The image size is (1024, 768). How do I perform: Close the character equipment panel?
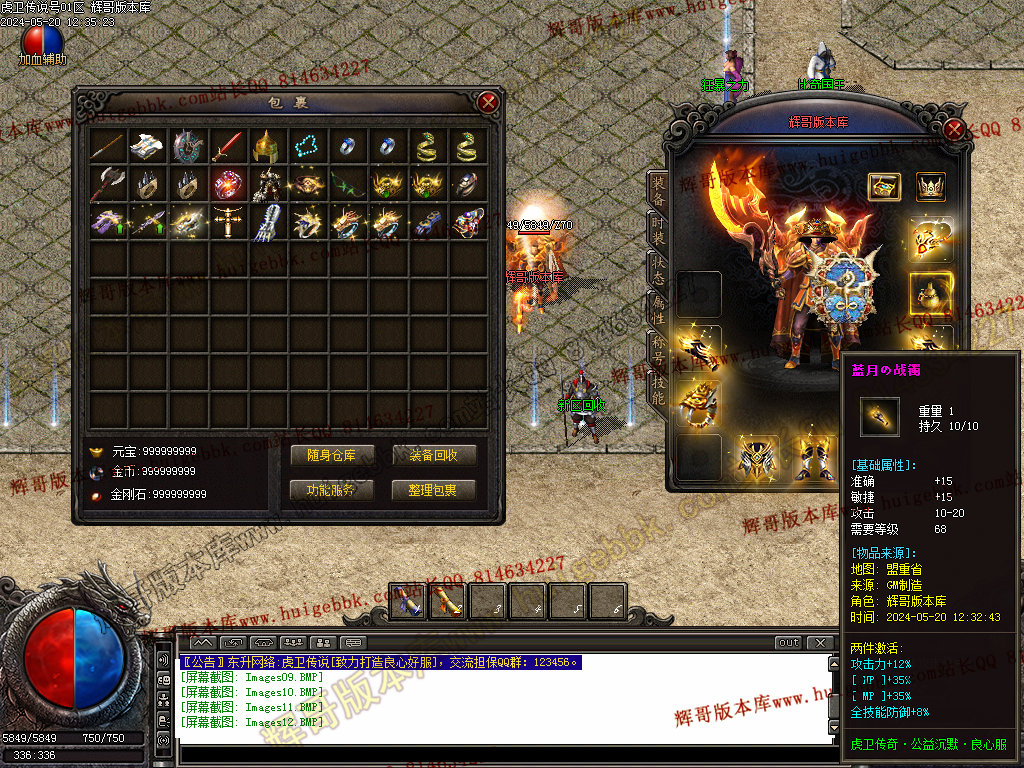(954, 130)
